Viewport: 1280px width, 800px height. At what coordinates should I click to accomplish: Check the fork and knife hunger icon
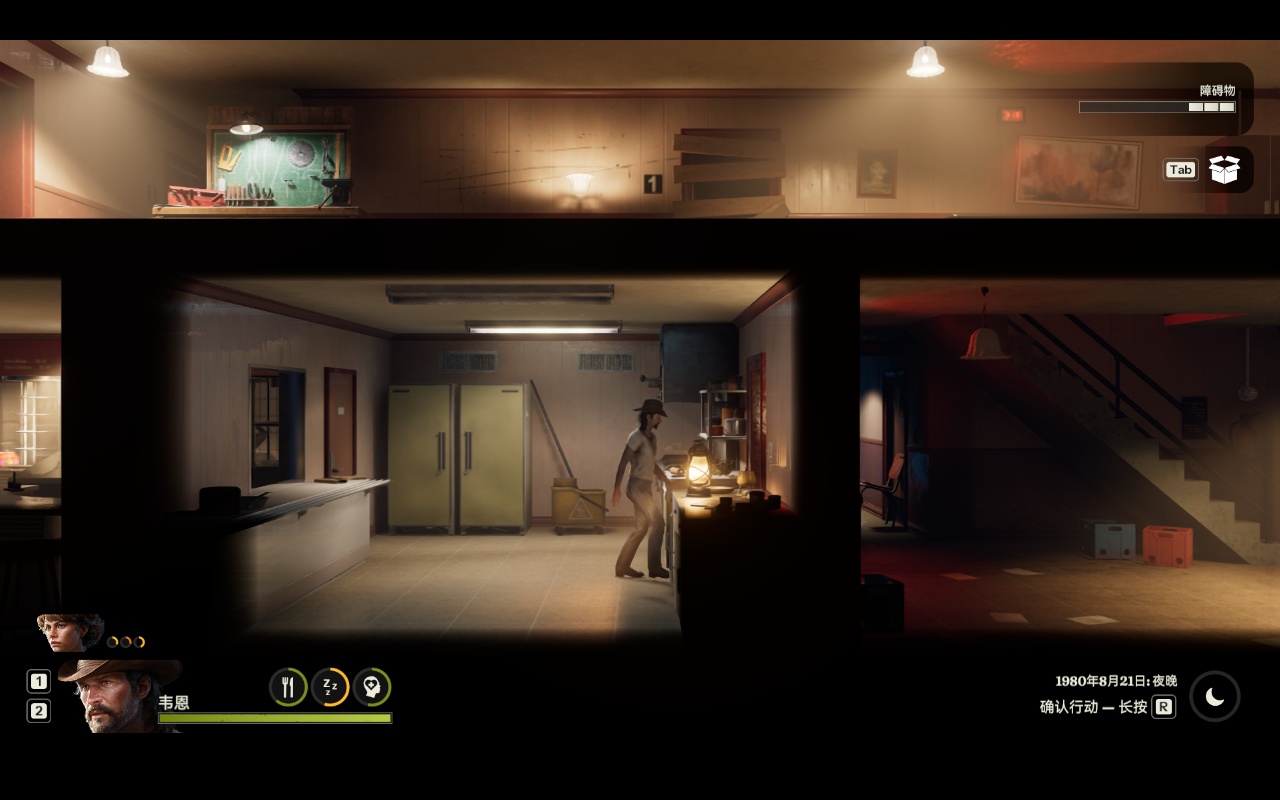click(x=288, y=687)
